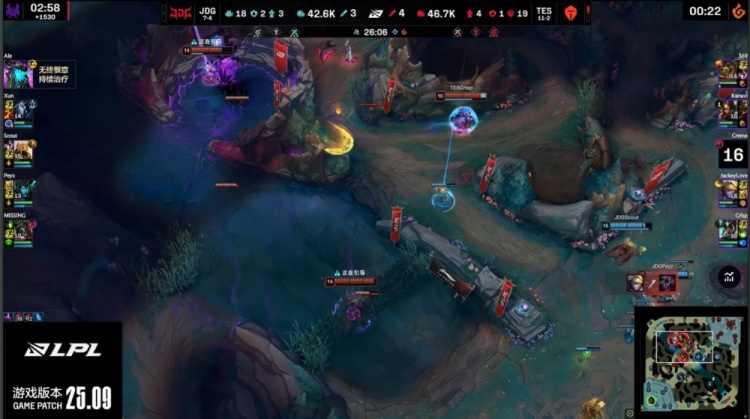Click the small gear icon beside minimap
750x419 pixels.
pos(629,412)
